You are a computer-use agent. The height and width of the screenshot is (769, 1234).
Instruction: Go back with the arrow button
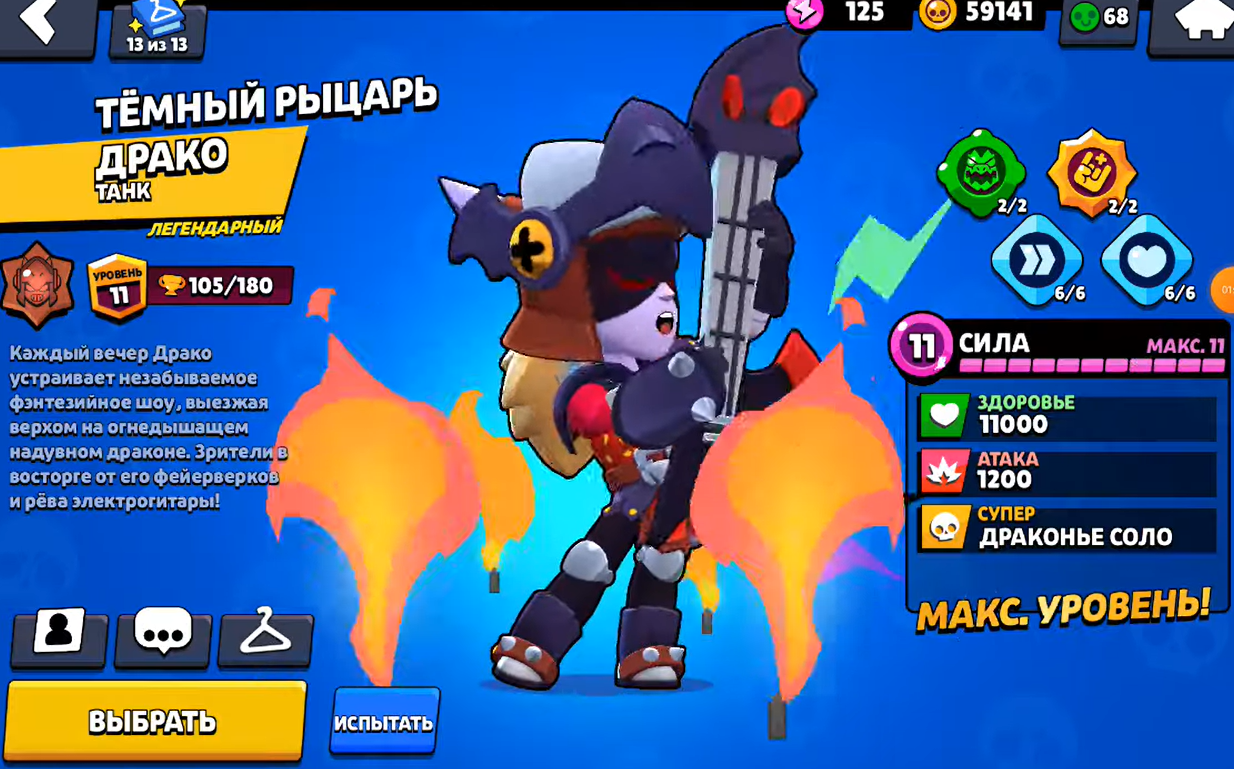tap(44, 24)
